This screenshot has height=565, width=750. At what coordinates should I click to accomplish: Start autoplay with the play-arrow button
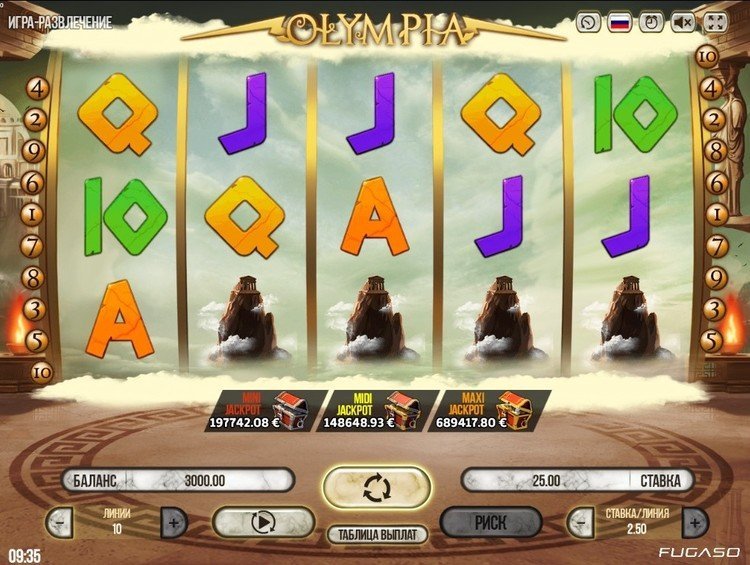[x=263, y=521]
